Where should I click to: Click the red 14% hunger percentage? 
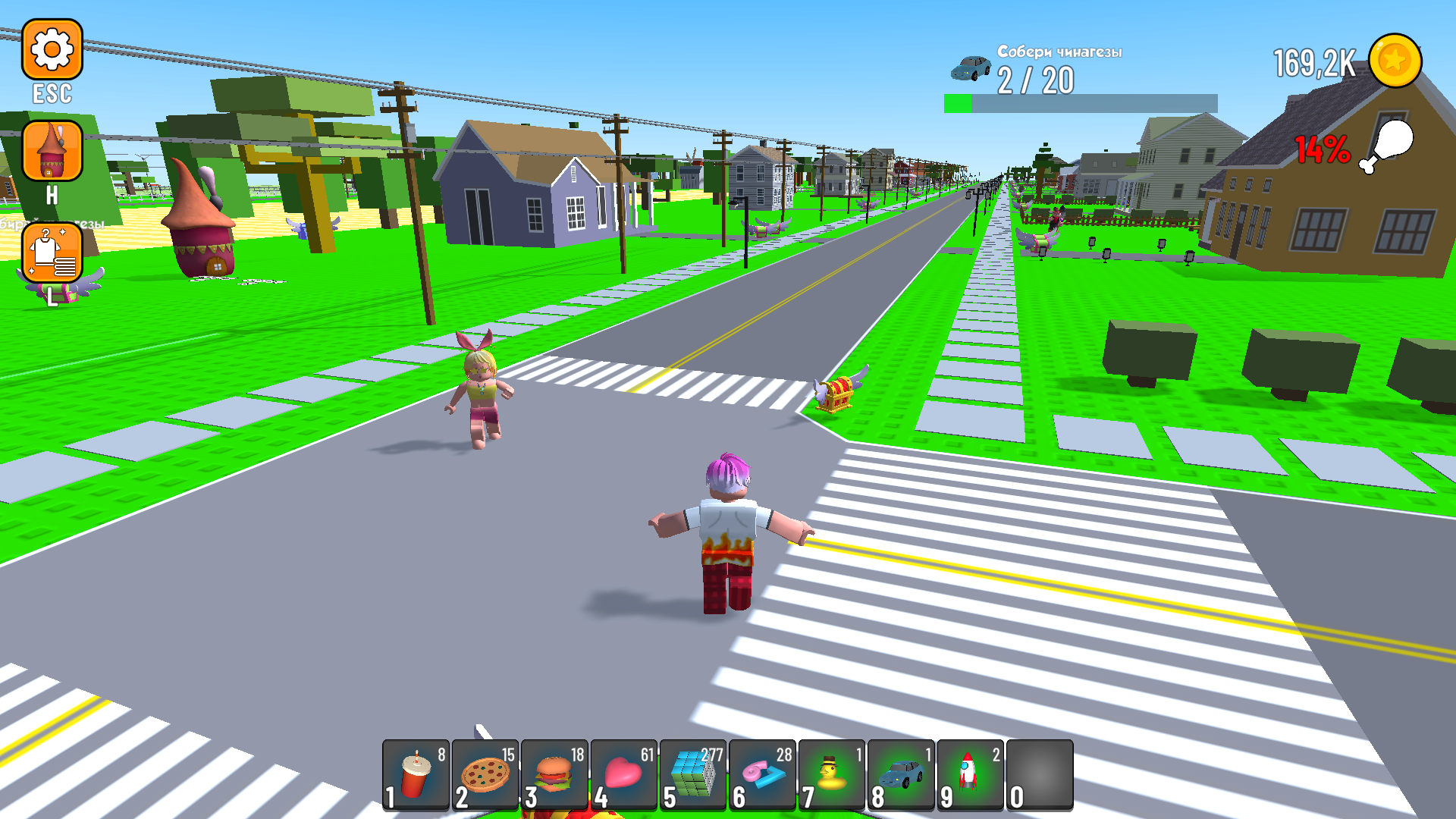(1323, 149)
